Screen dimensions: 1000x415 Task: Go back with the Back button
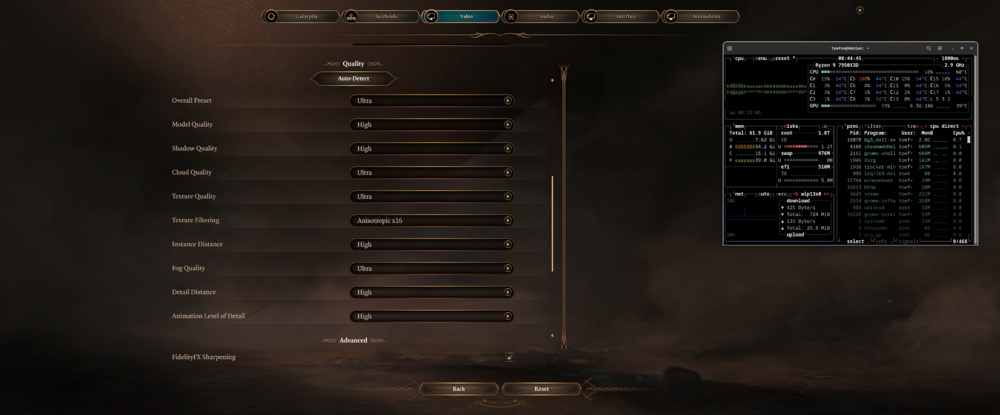pos(458,388)
